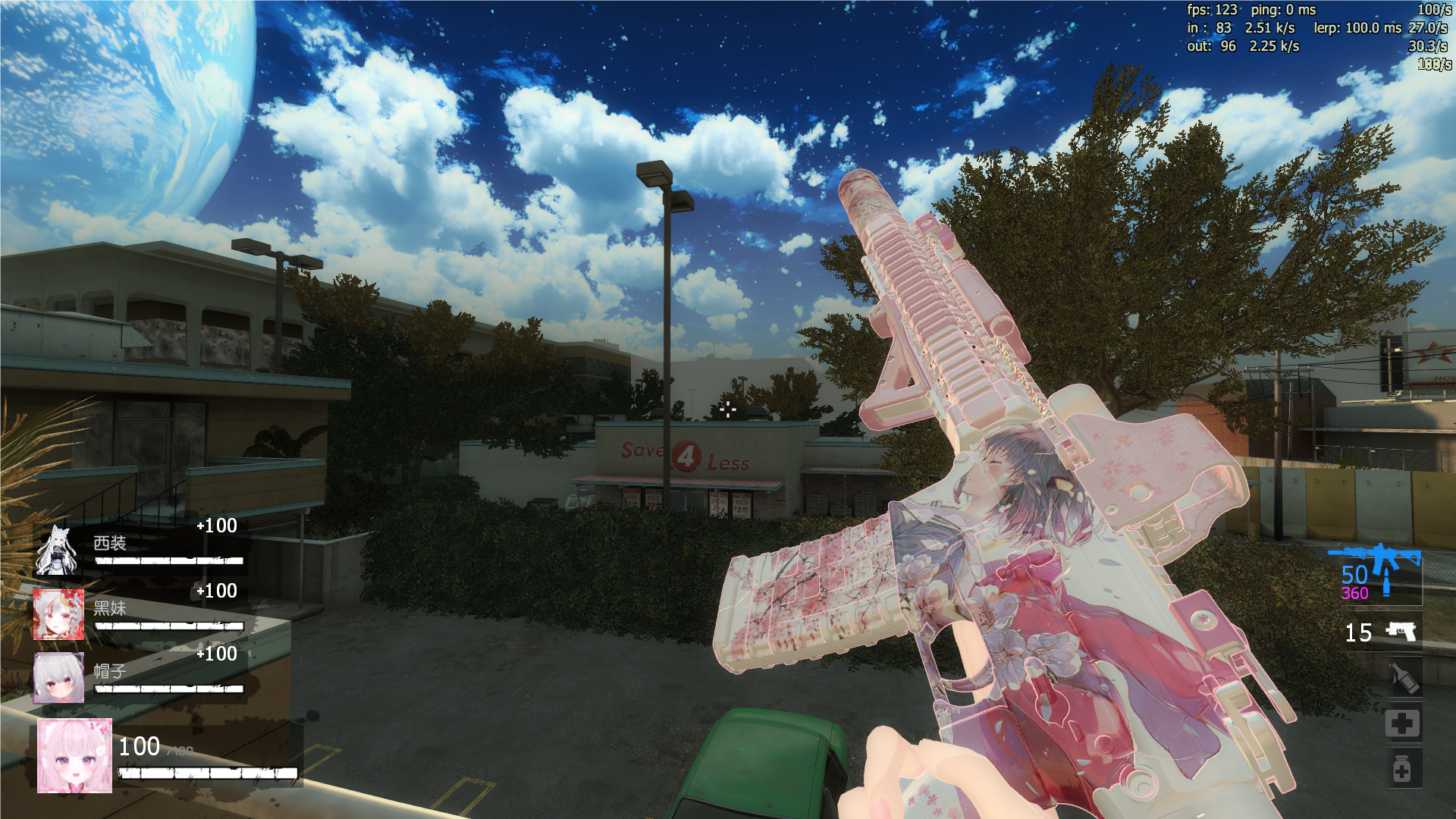
Task: Pick the pain pills bottle slot
Action: coord(1402,769)
